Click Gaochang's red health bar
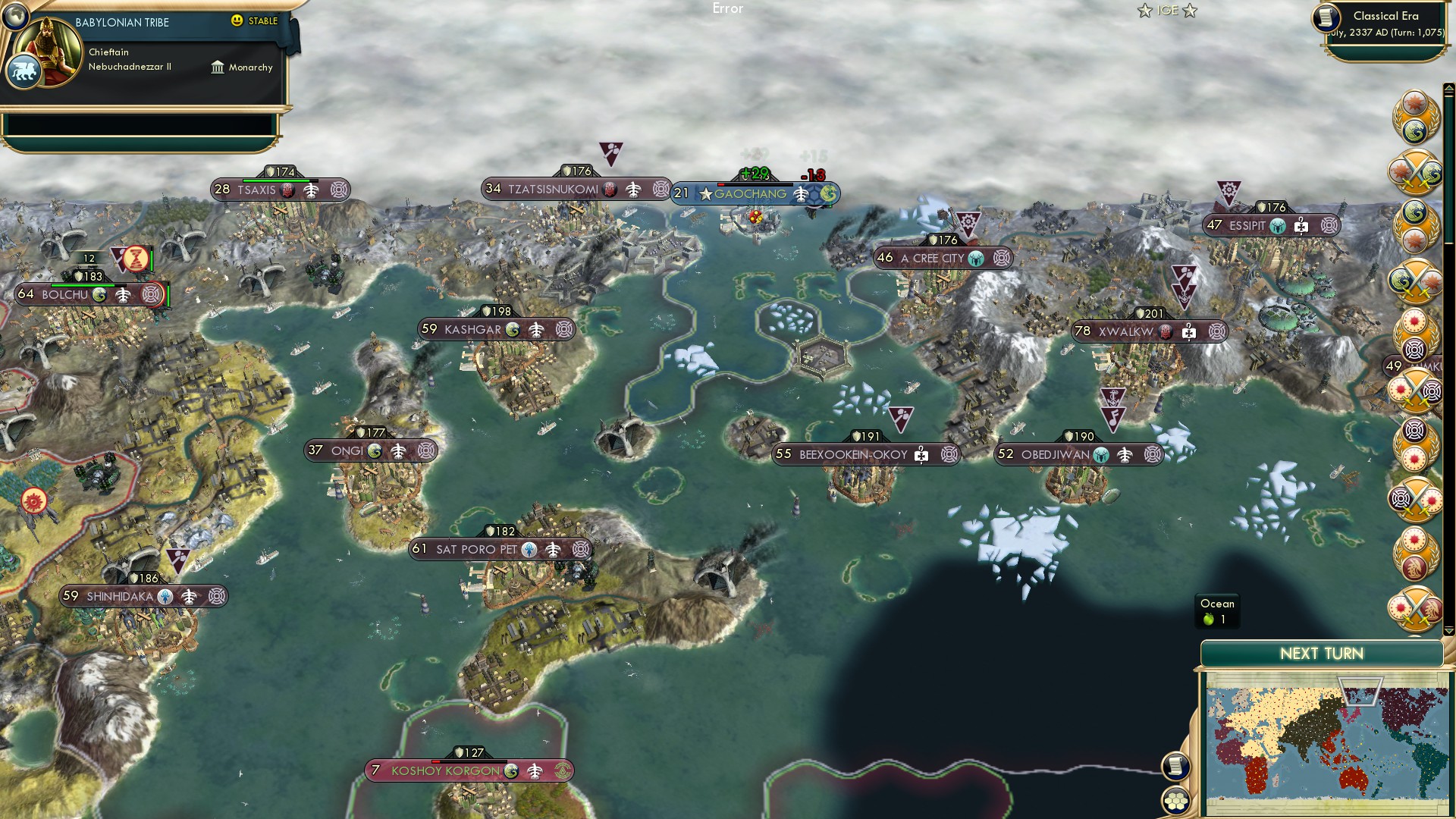This screenshot has height=819, width=1456. [721, 184]
